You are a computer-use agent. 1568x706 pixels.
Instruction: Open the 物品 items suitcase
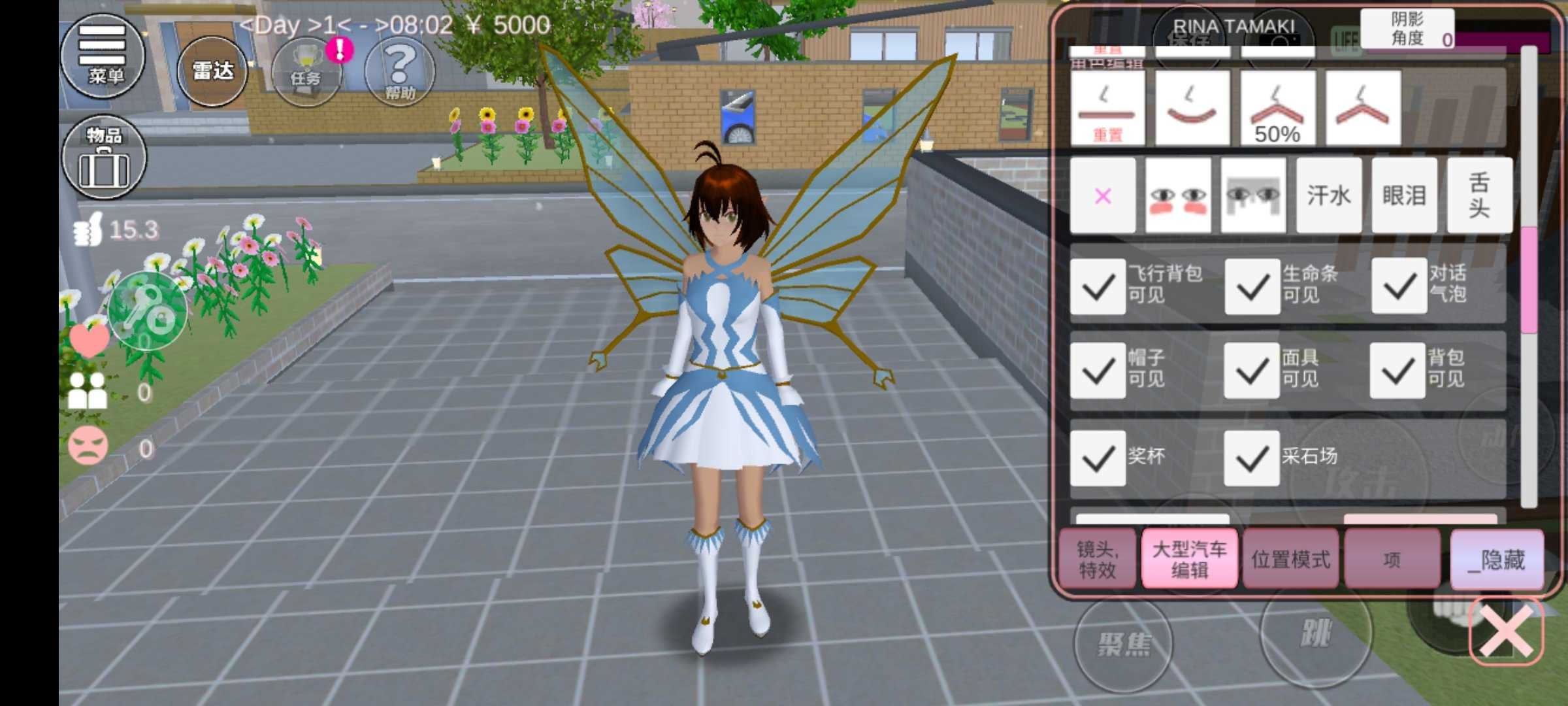(x=104, y=158)
